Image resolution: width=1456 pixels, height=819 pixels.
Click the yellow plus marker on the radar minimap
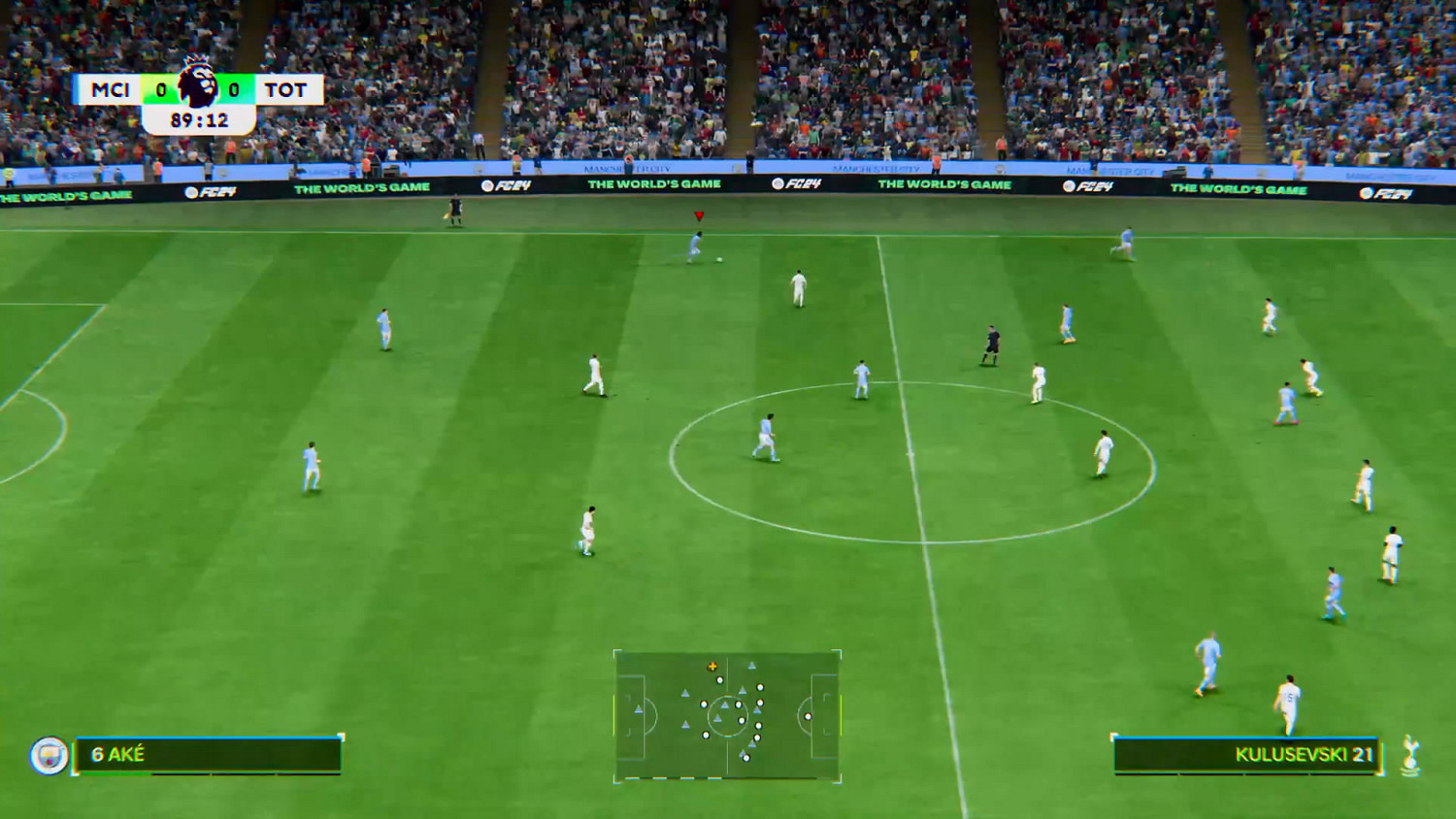click(x=713, y=667)
